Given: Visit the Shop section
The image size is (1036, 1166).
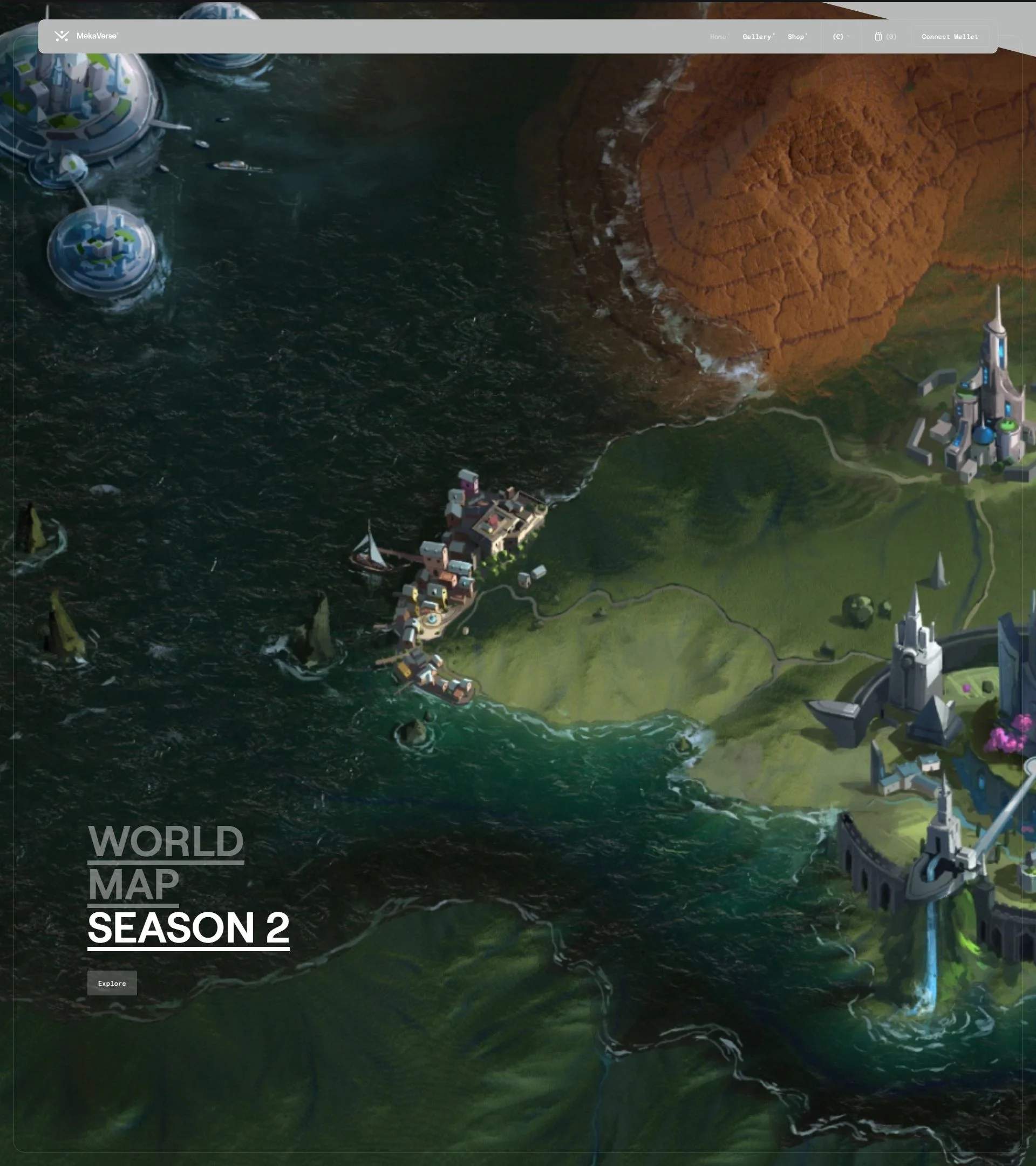Looking at the screenshot, I should (796, 37).
